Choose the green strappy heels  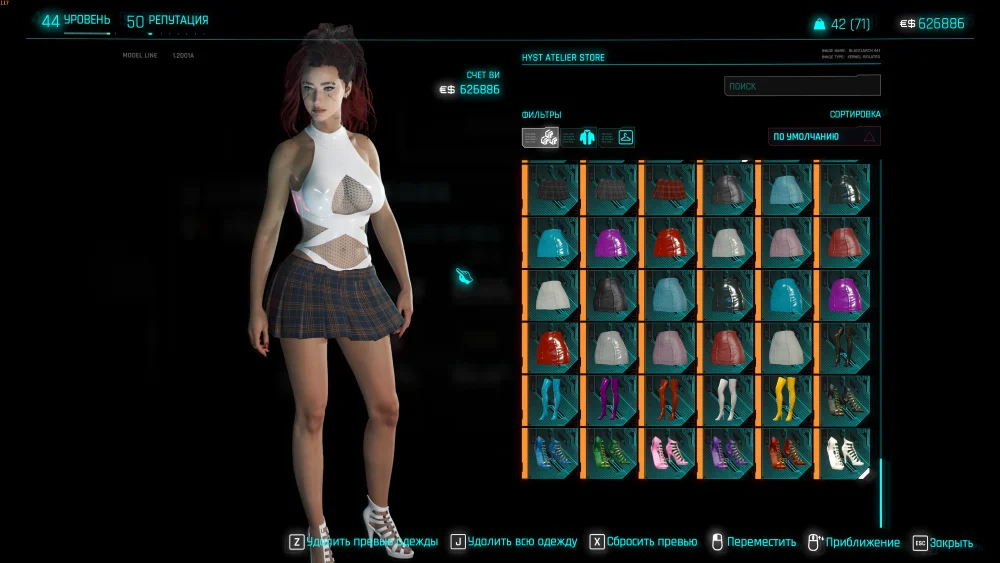[x=610, y=451]
